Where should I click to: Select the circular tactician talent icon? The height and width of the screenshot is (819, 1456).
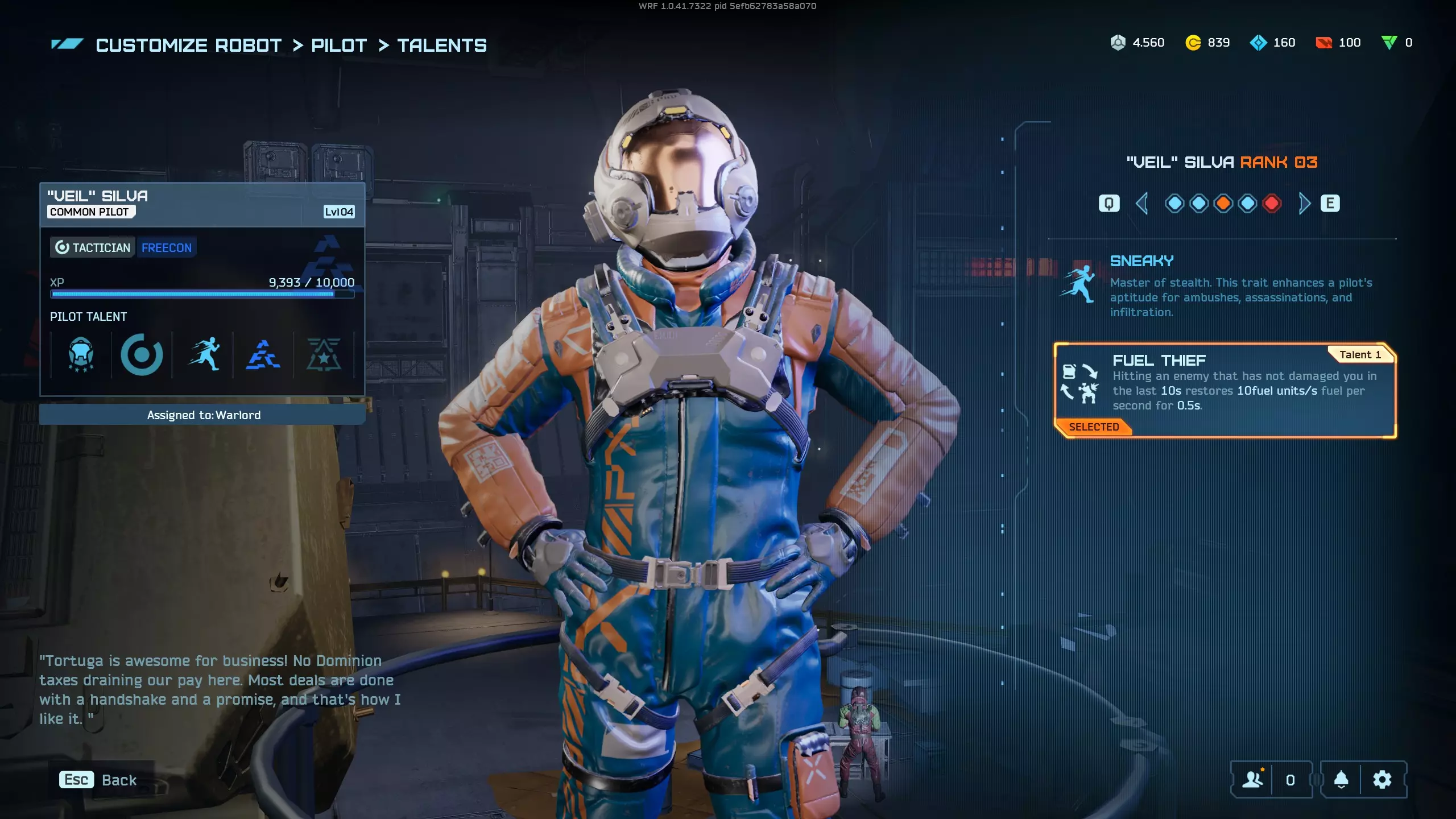(142, 355)
